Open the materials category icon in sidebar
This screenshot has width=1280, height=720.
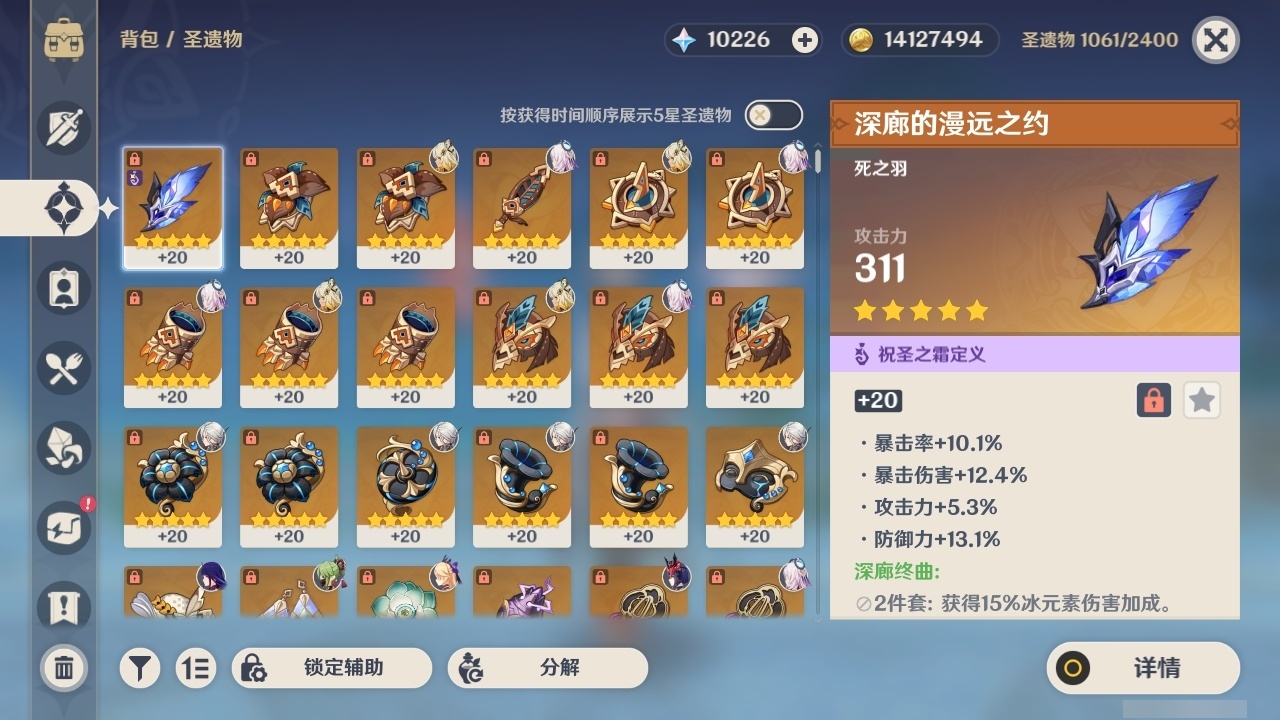click(62, 448)
